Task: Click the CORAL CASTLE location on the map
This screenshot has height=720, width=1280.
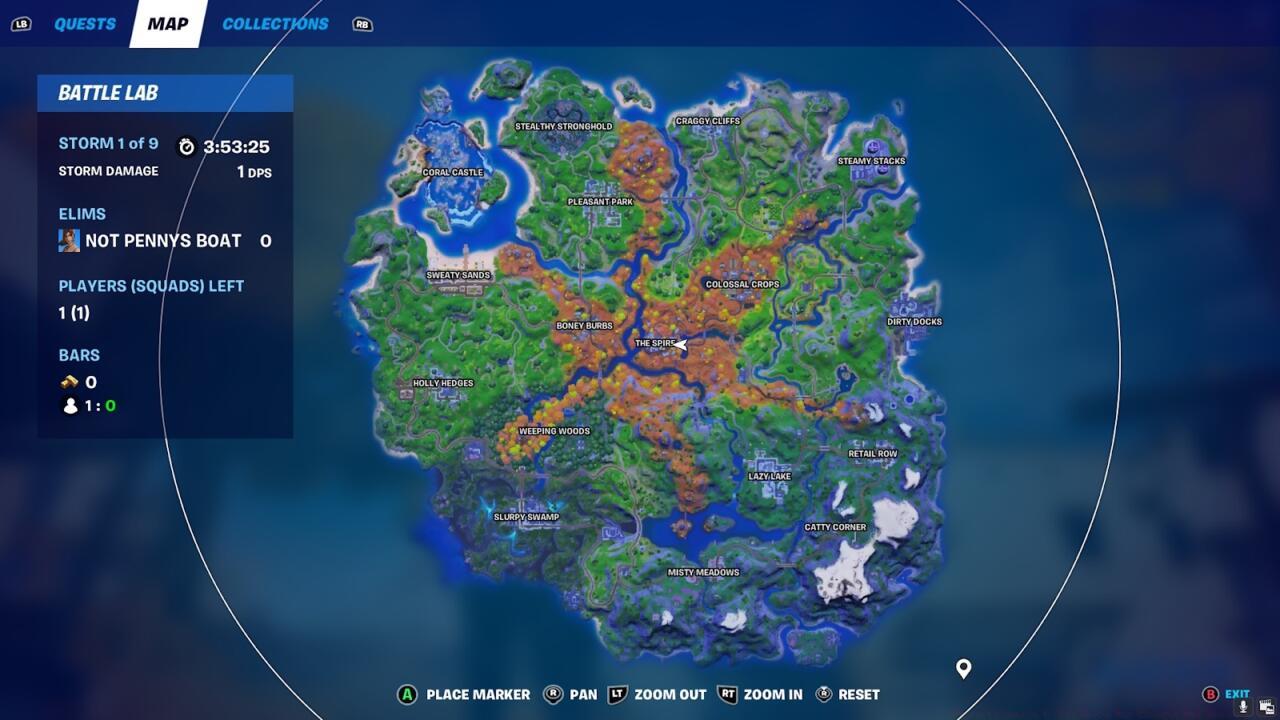Action: point(451,172)
